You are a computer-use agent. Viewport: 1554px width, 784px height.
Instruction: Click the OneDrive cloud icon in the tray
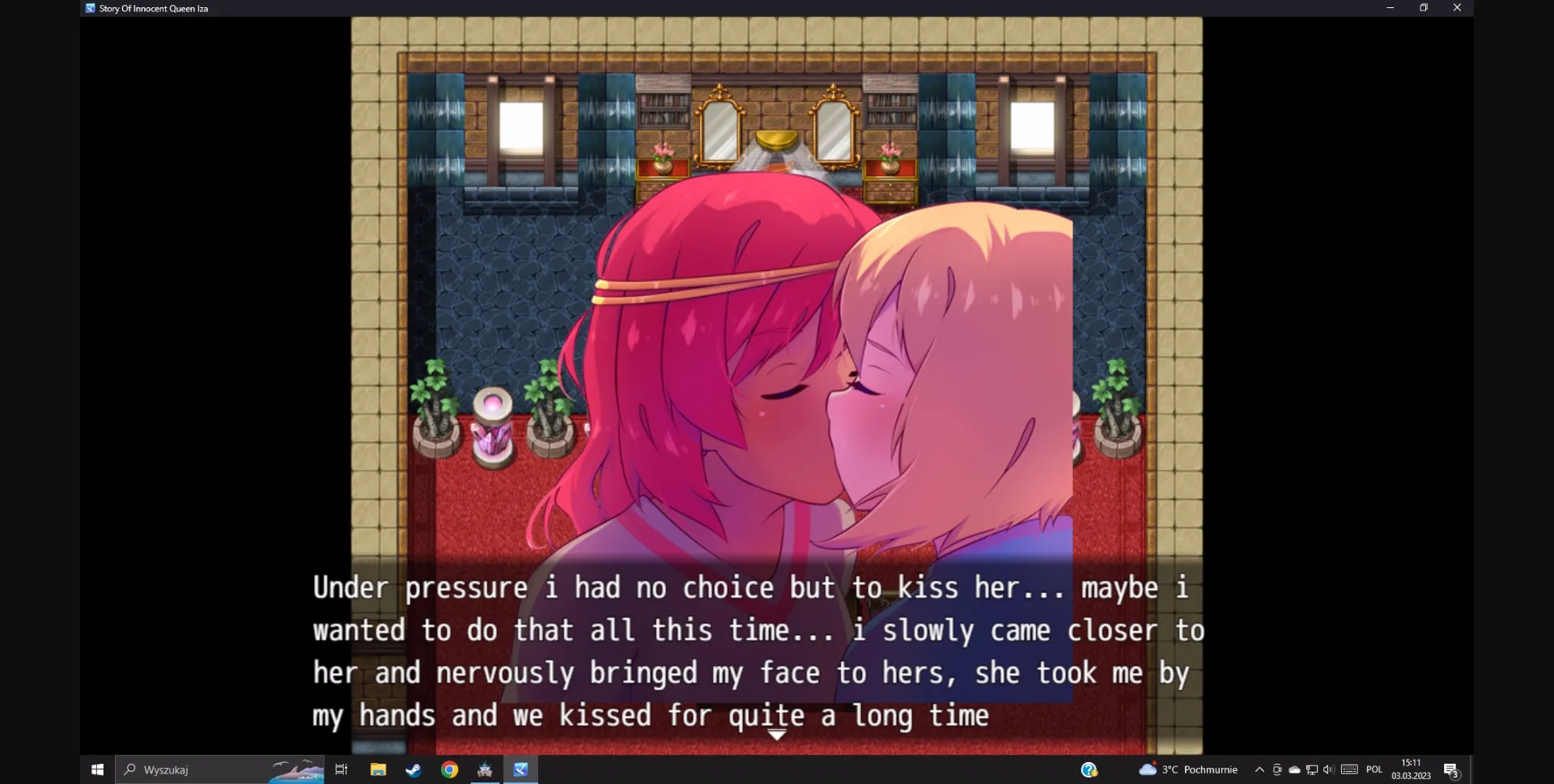coord(1295,769)
